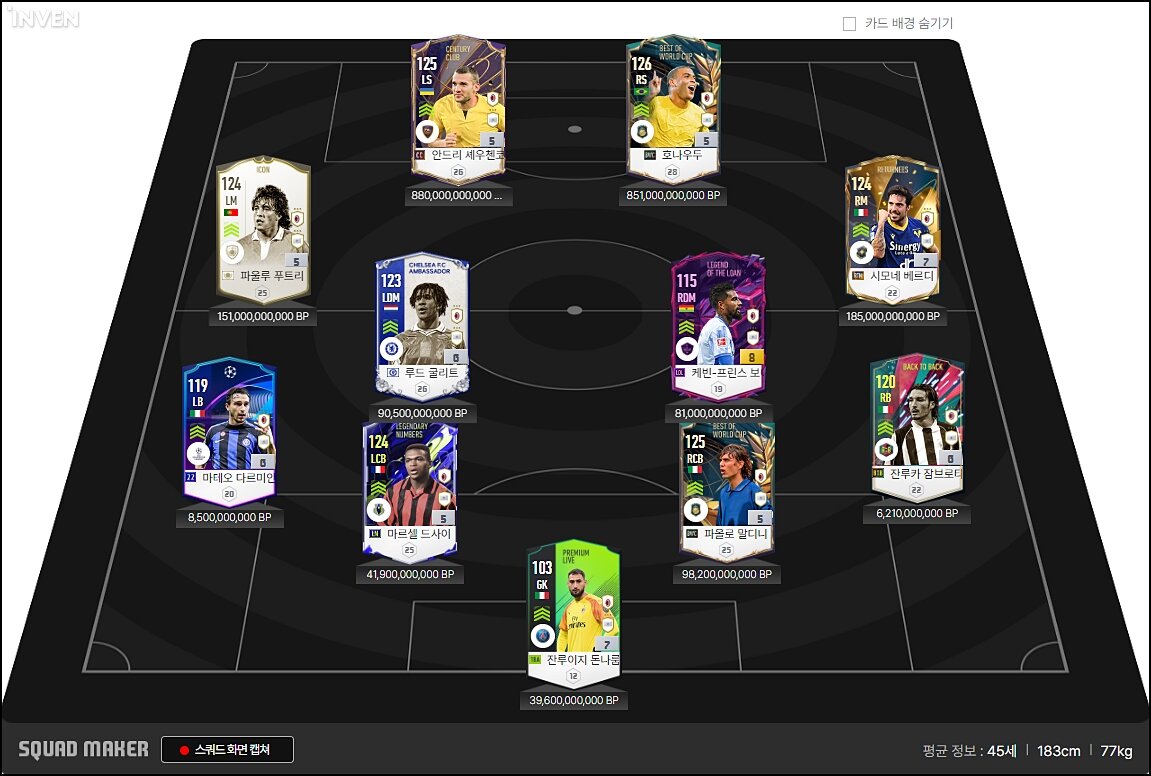Screen dimensions: 1151x776
Task: Capture the squad with 스쿼드 화면 캡처 button
Action: (x=227, y=750)
